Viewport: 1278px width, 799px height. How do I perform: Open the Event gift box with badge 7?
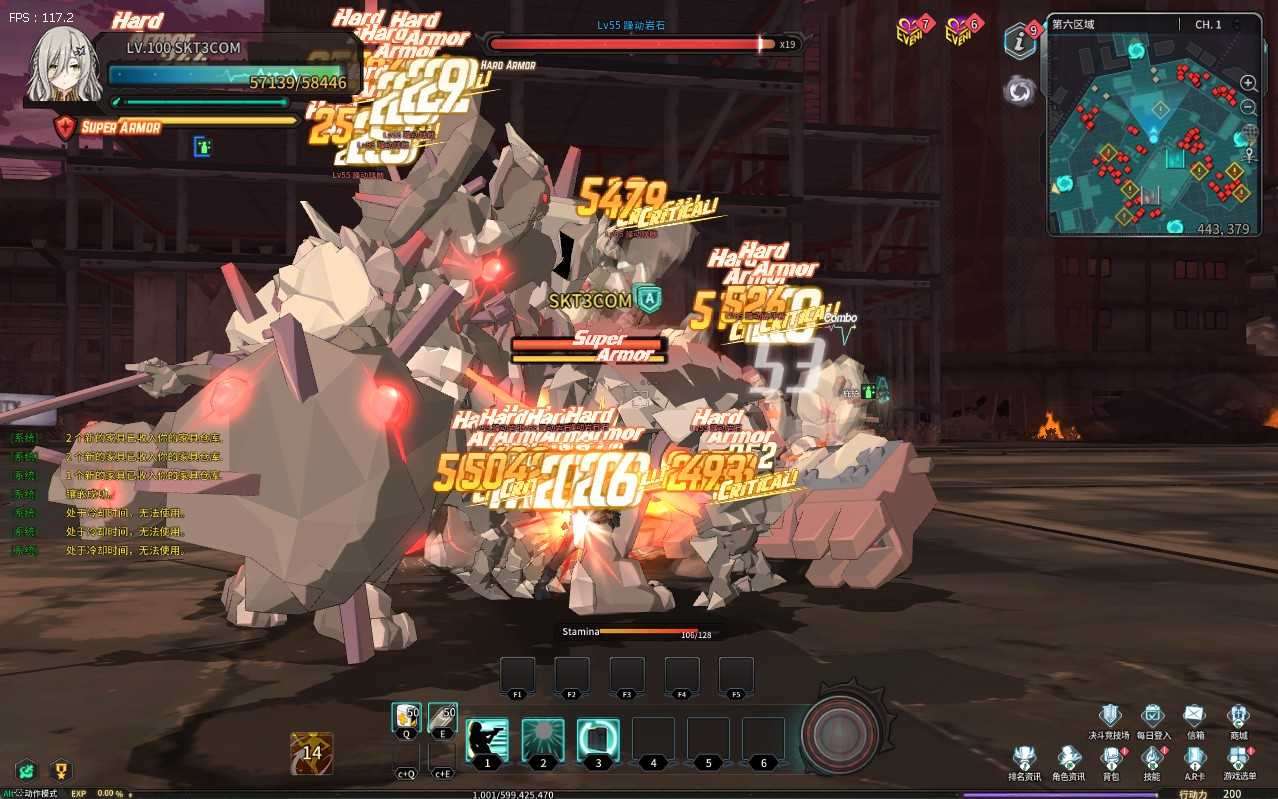[909, 32]
